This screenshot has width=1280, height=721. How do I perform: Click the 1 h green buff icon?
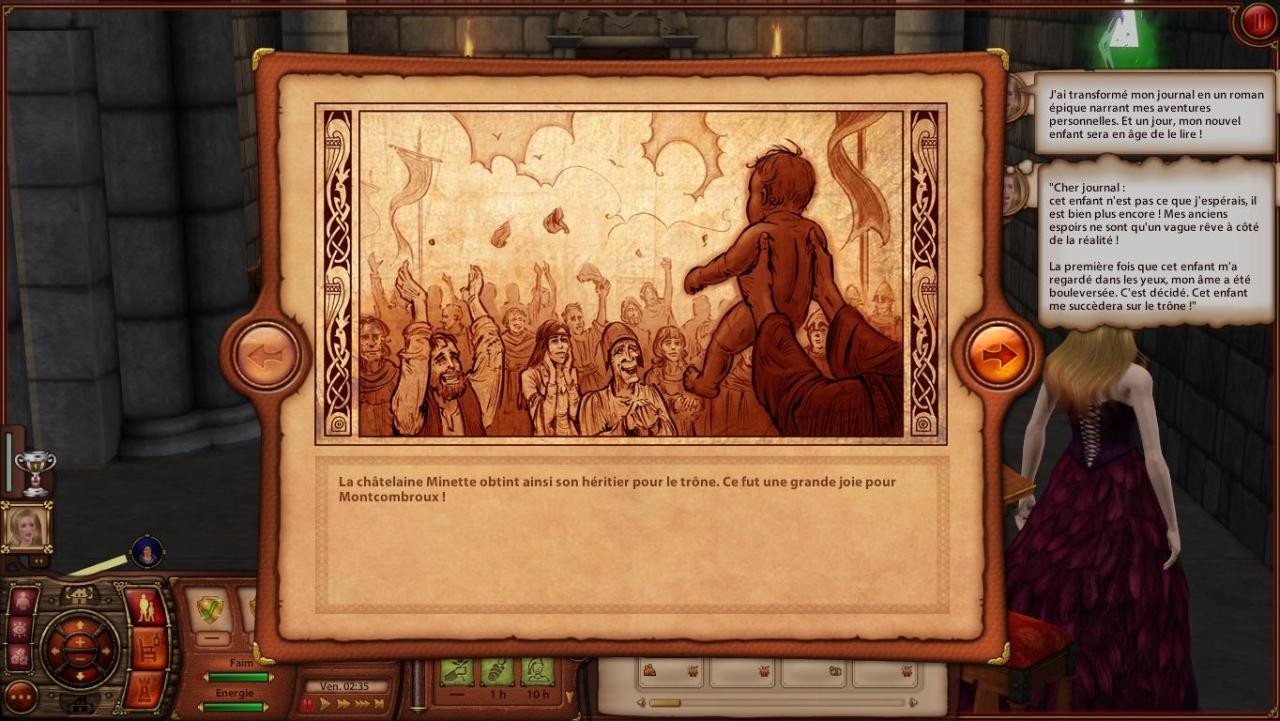497,671
